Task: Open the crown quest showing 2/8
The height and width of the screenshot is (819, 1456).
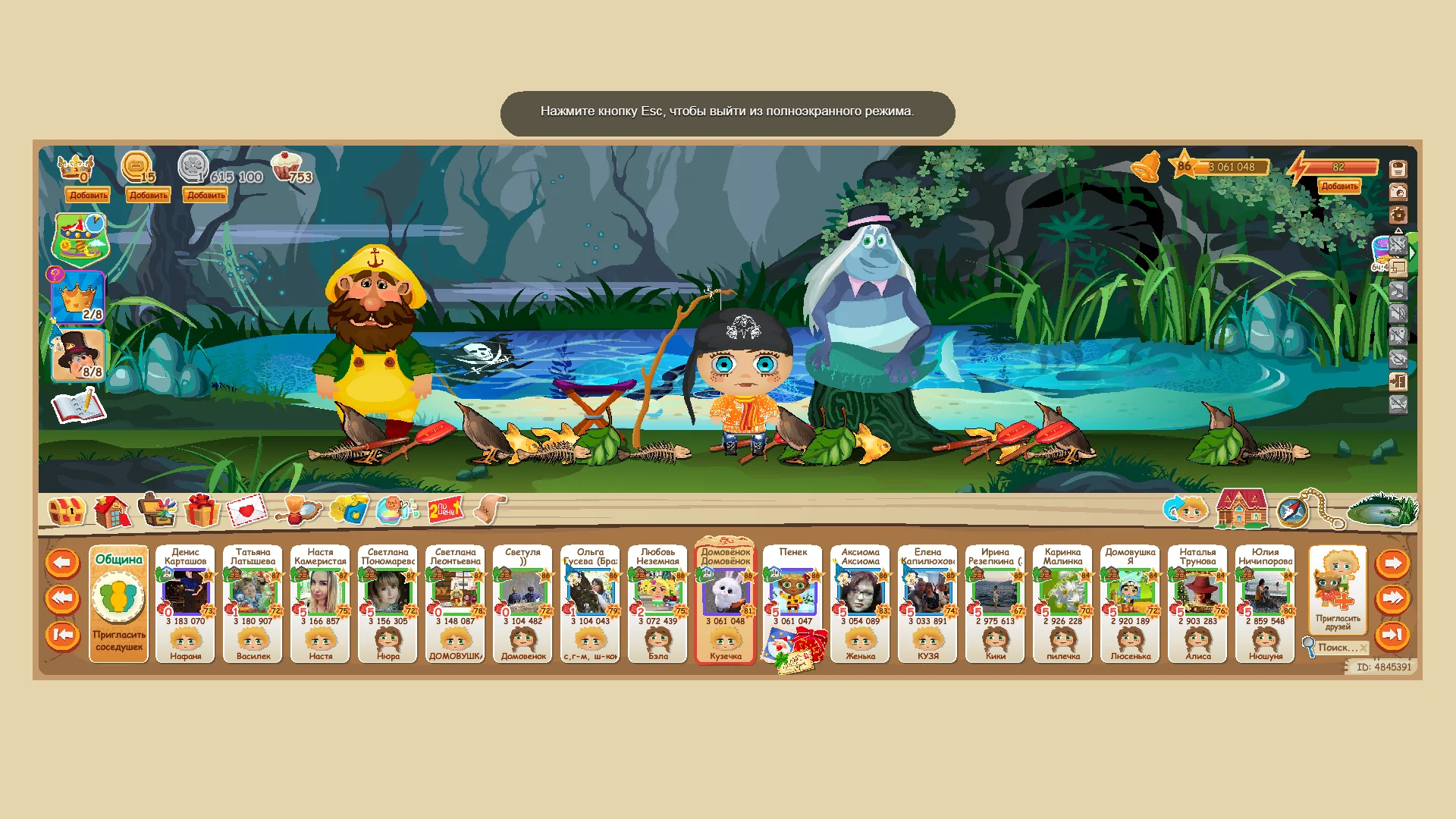Action: [x=78, y=297]
